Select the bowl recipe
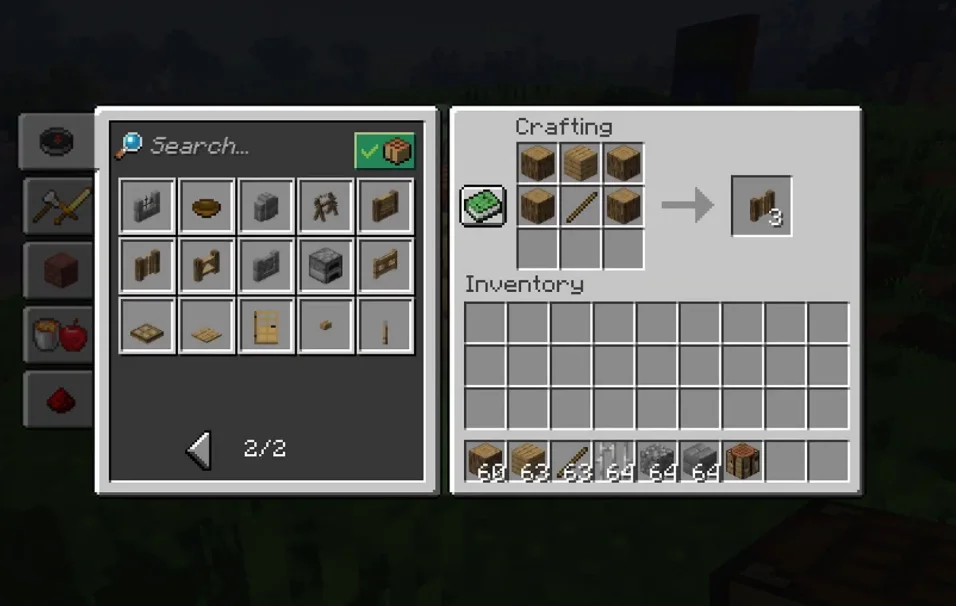The image size is (956, 606). 207,207
